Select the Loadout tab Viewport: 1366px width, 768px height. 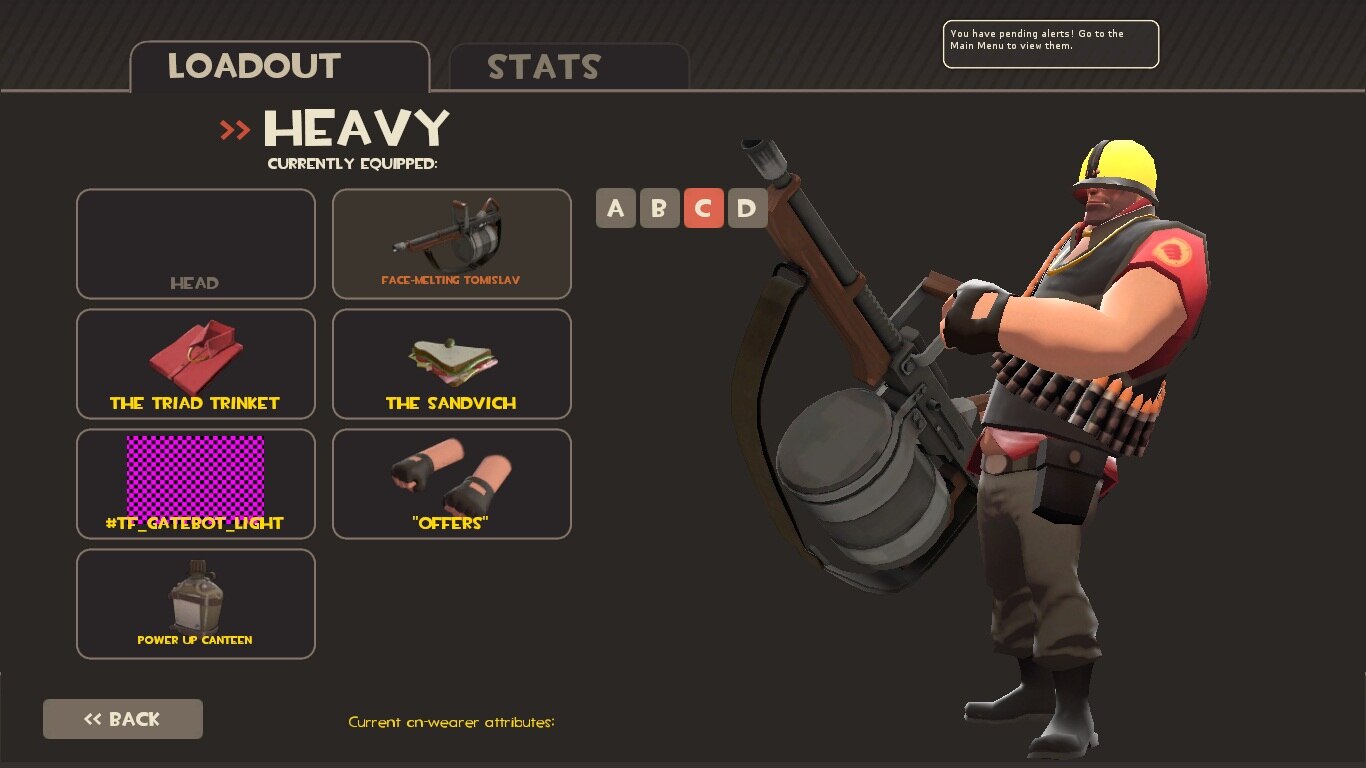tap(280, 67)
